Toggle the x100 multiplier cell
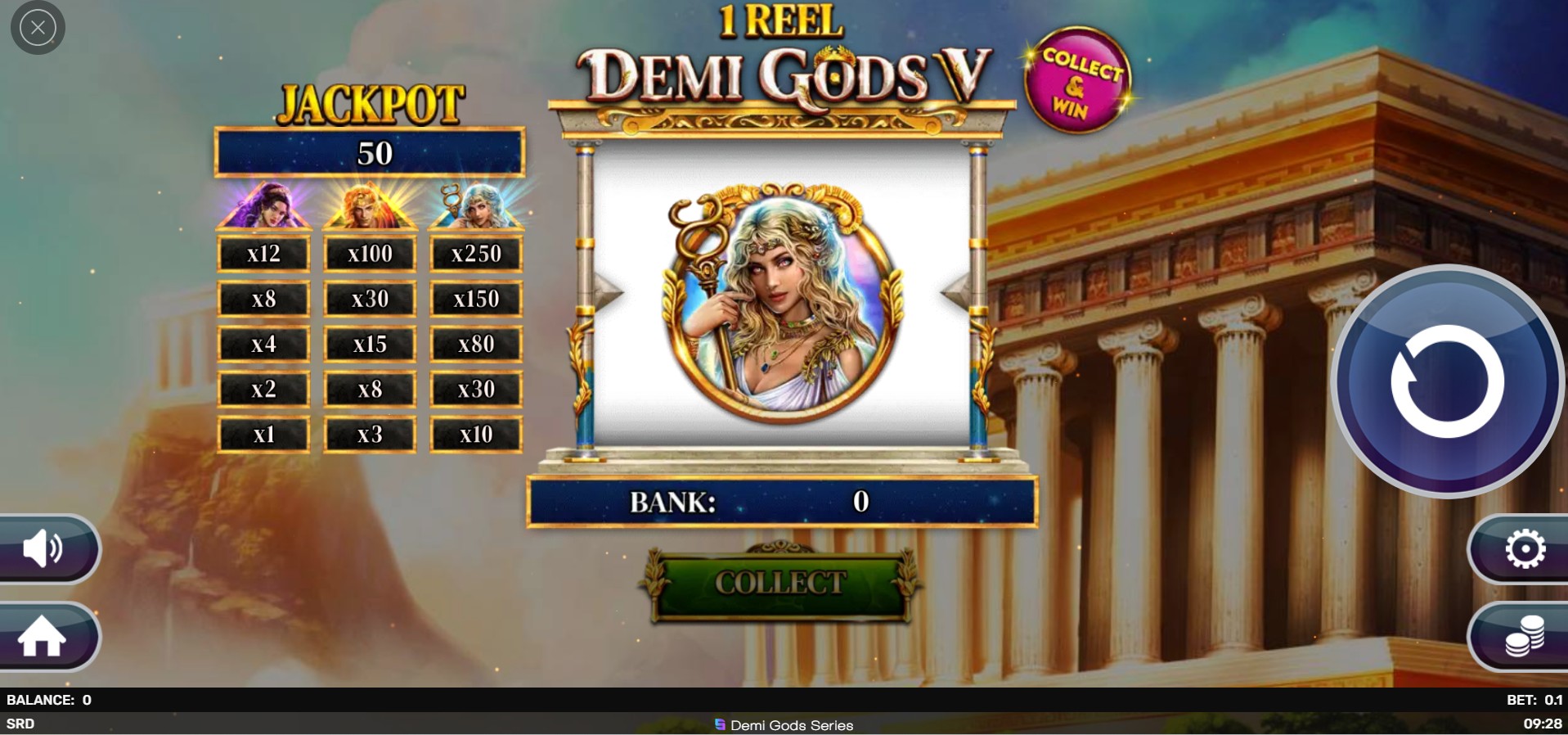 [x=370, y=253]
